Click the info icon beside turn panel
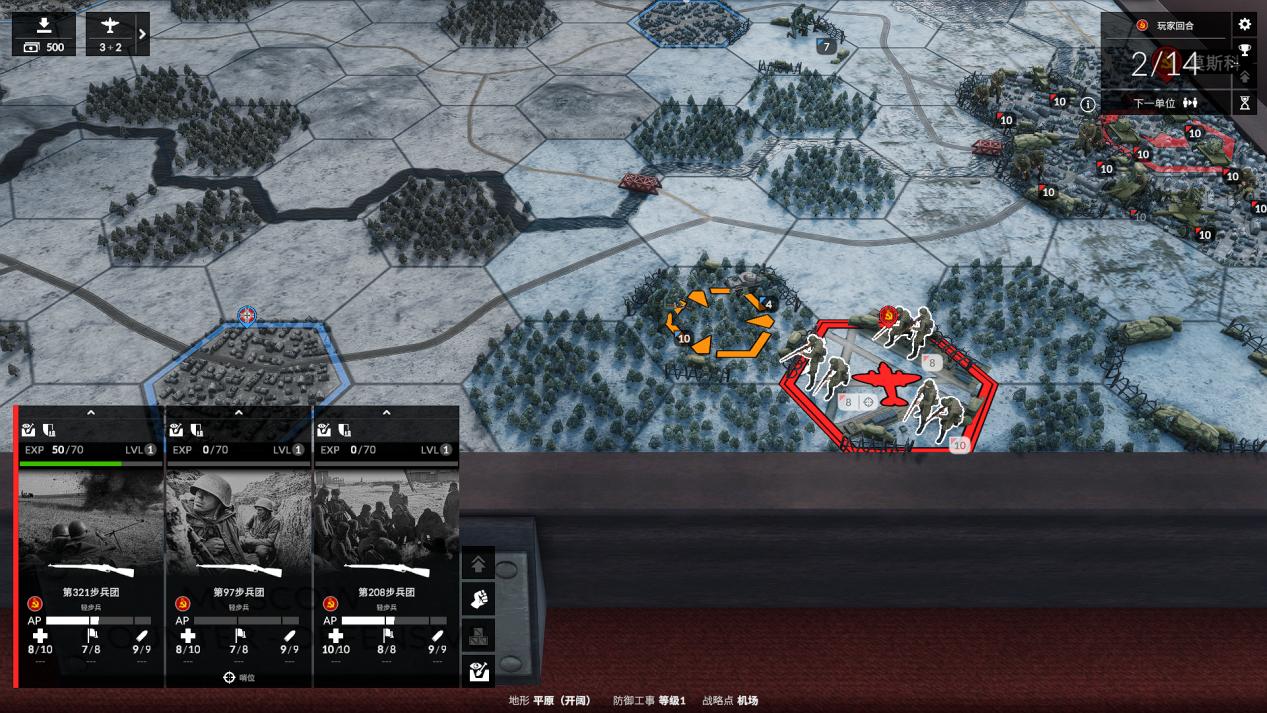1267x713 pixels. pyautogui.click(x=1087, y=103)
